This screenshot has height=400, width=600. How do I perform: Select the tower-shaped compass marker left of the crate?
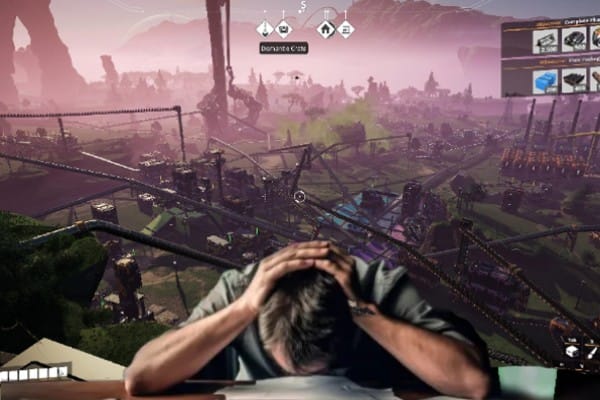coord(265,29)
